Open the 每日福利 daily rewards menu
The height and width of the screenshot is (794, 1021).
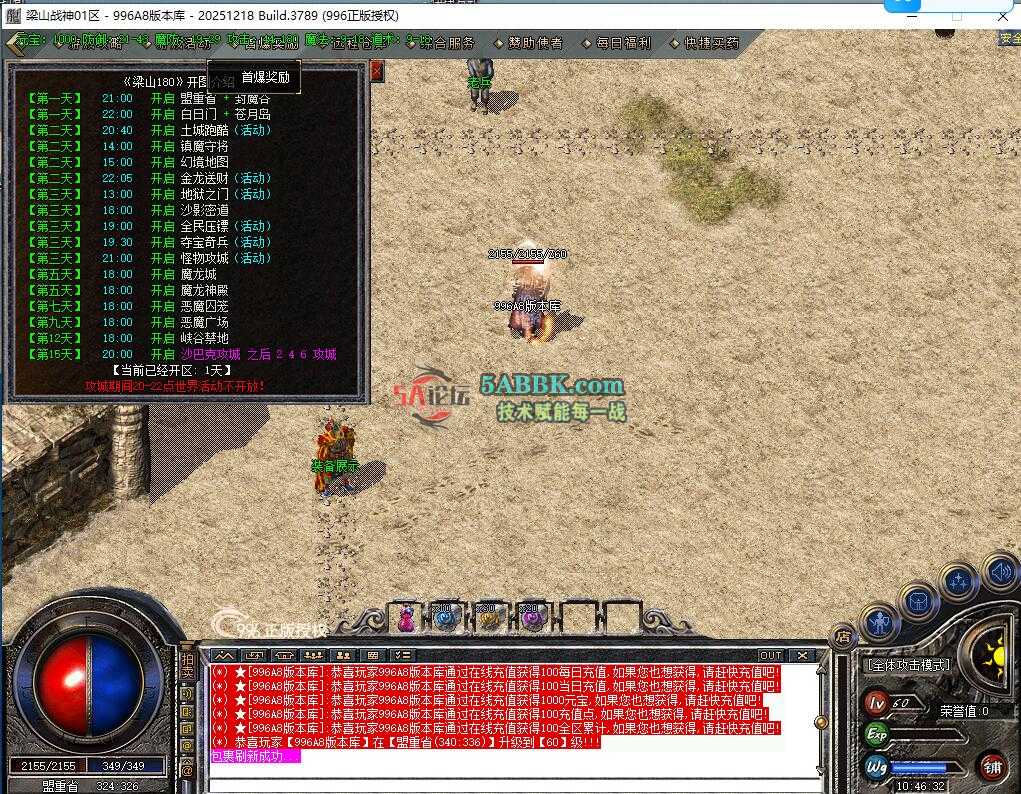623,43
